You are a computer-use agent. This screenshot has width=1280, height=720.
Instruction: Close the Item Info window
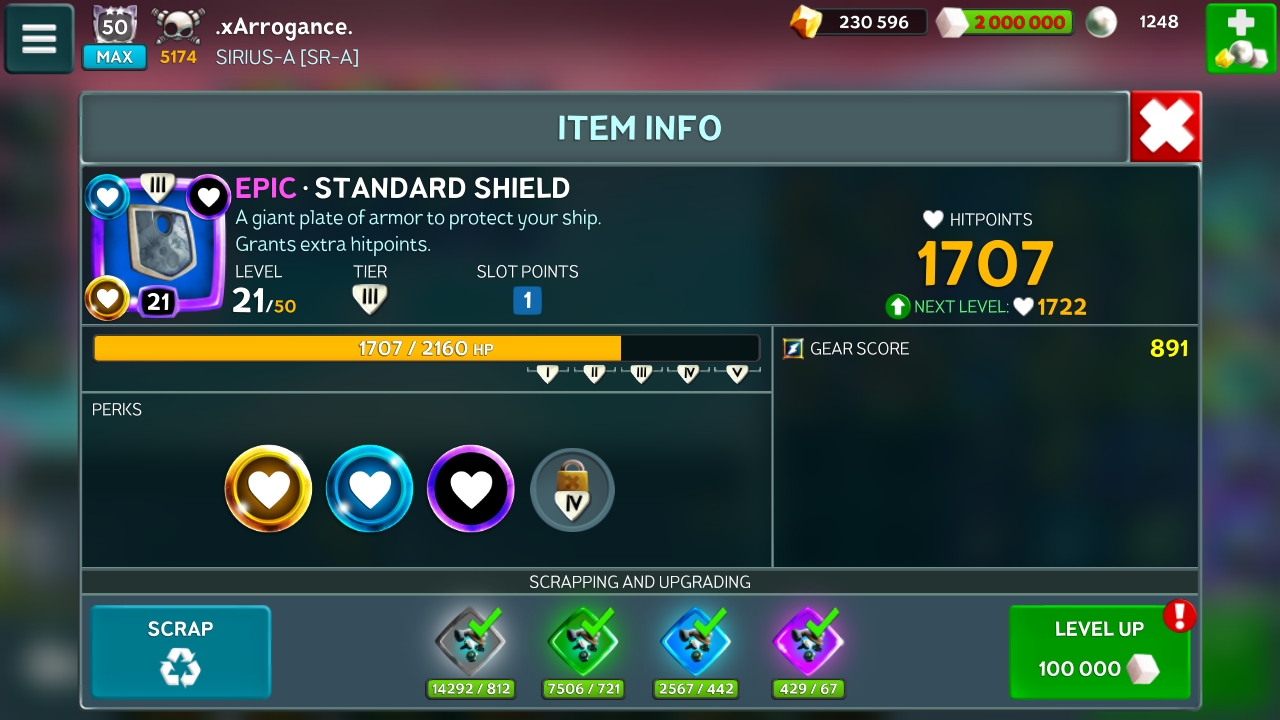coord(1166,127)
